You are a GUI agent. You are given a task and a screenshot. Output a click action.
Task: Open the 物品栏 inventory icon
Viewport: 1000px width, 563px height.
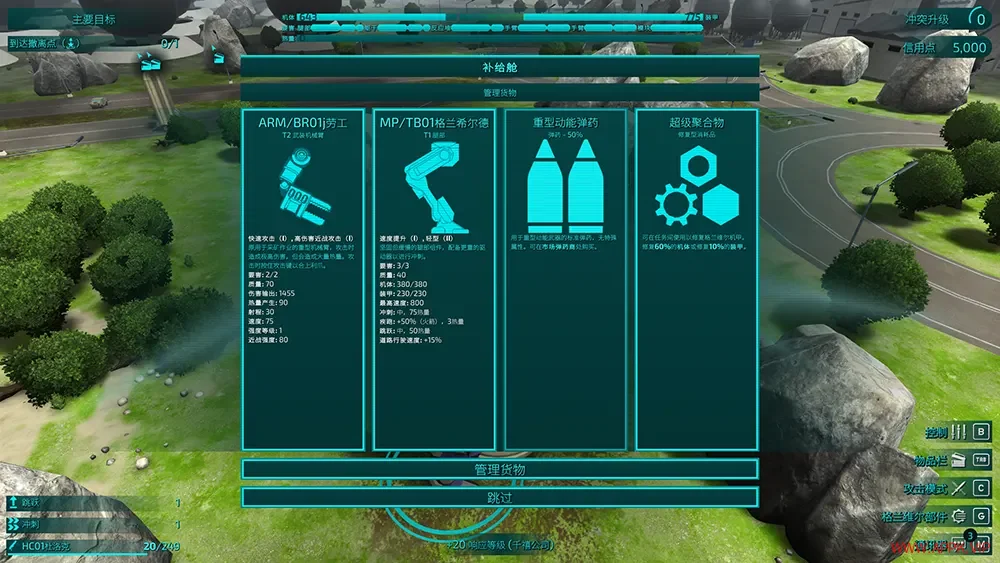[959, 460]
